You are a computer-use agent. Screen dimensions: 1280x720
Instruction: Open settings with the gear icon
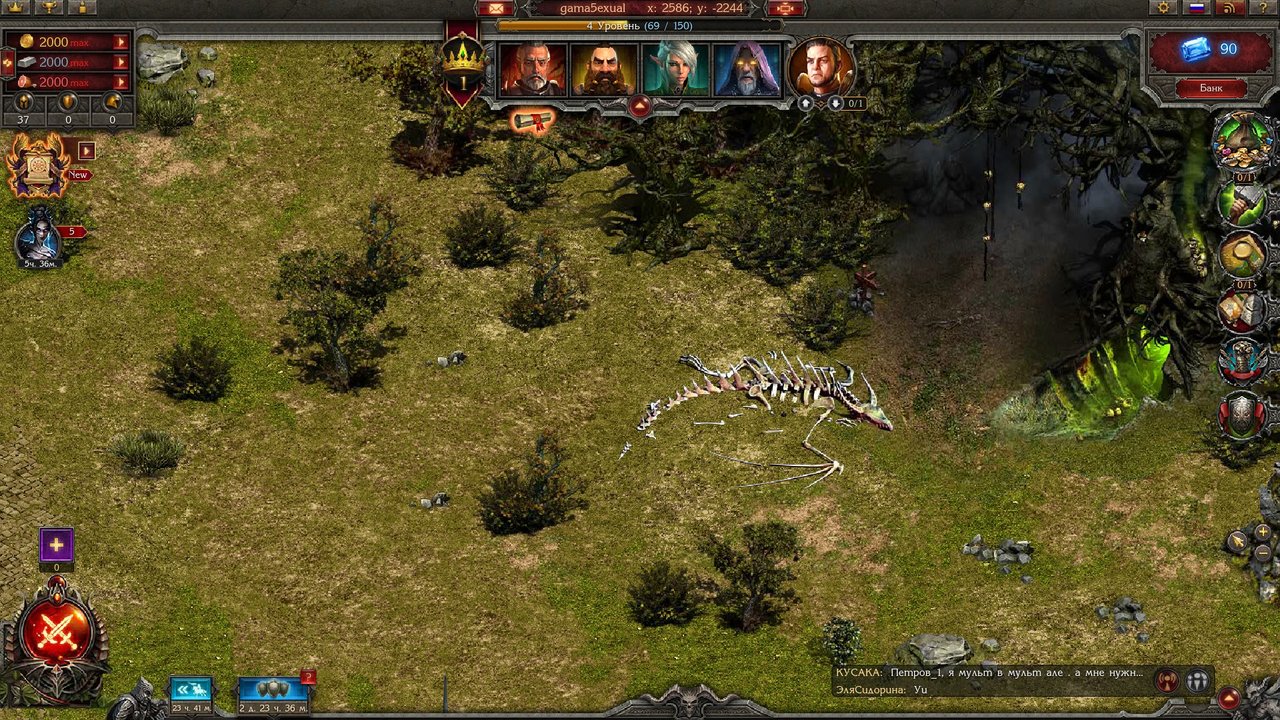pyautogui.click(x=1162, y=8)
